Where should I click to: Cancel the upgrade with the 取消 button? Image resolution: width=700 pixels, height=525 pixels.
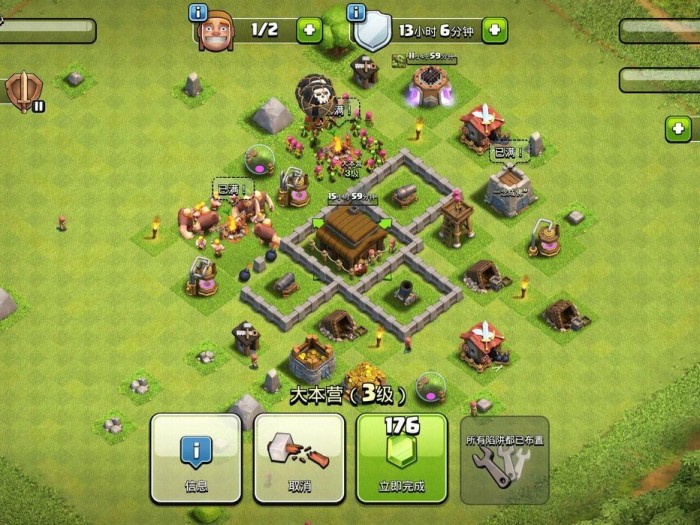pos(299,458)
